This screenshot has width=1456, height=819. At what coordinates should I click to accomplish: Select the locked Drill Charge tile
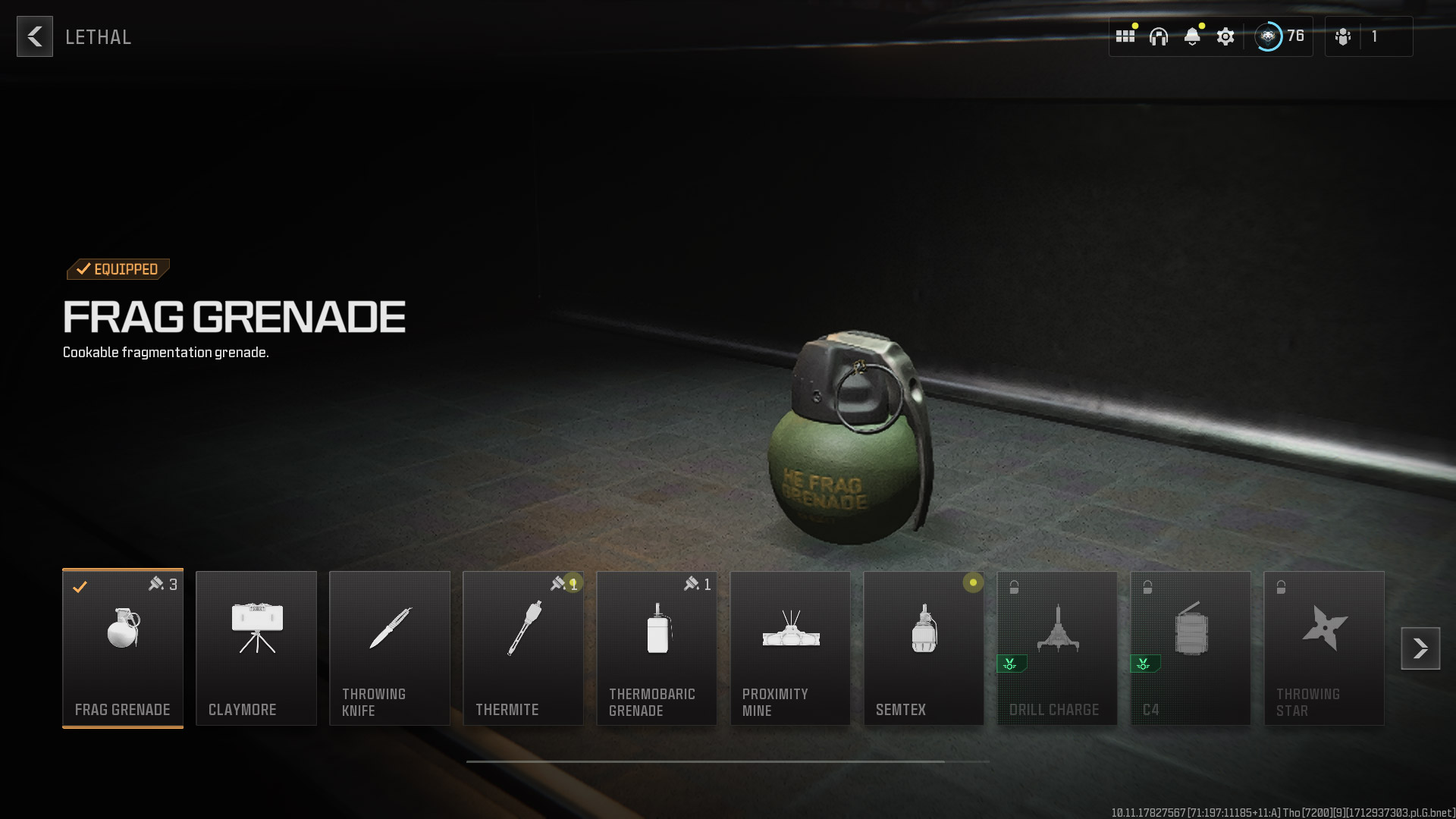(x=1057, y=648)
